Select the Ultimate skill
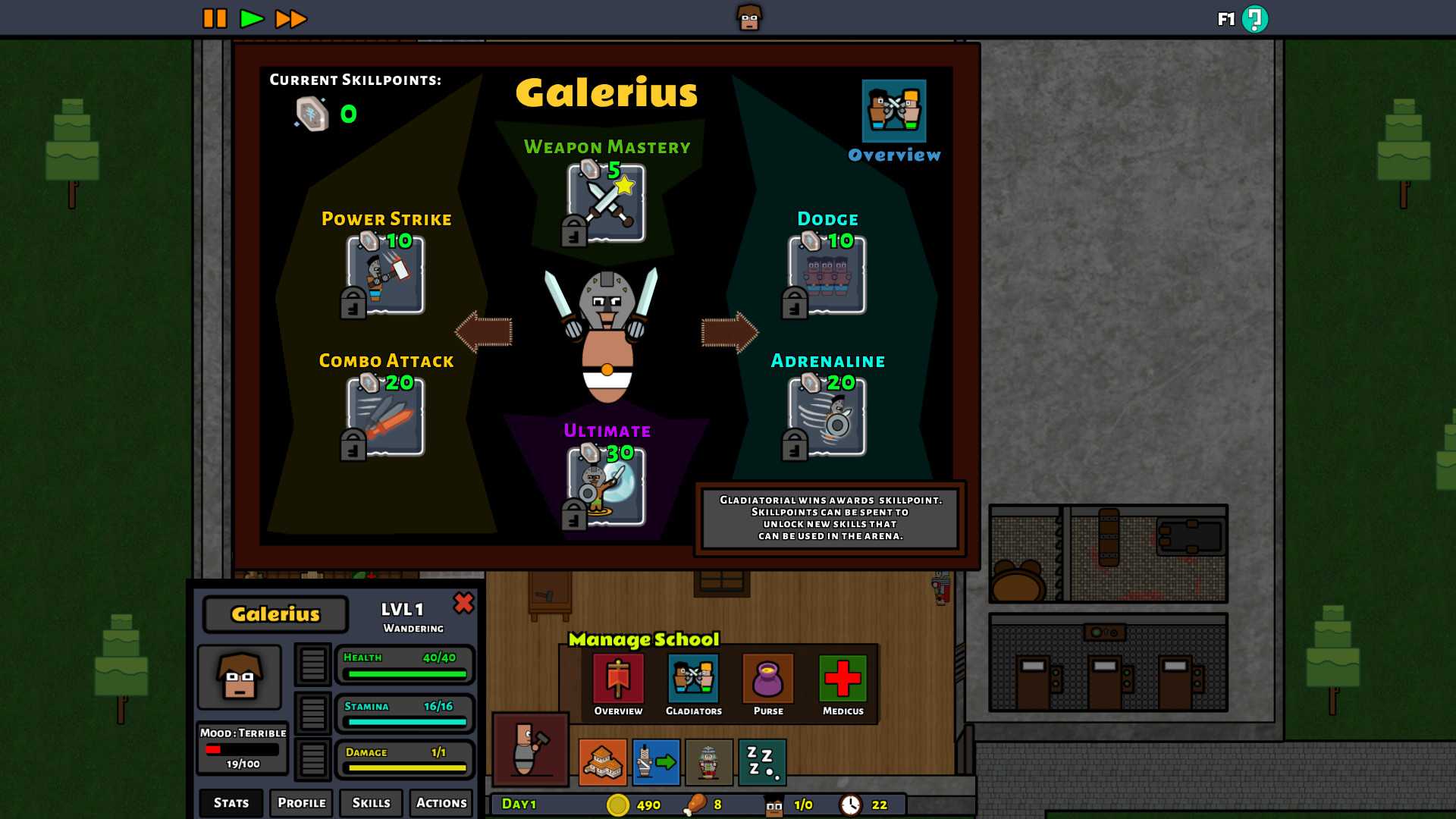The height and width of the screenshot is (819, 1456). click(607, 486)
